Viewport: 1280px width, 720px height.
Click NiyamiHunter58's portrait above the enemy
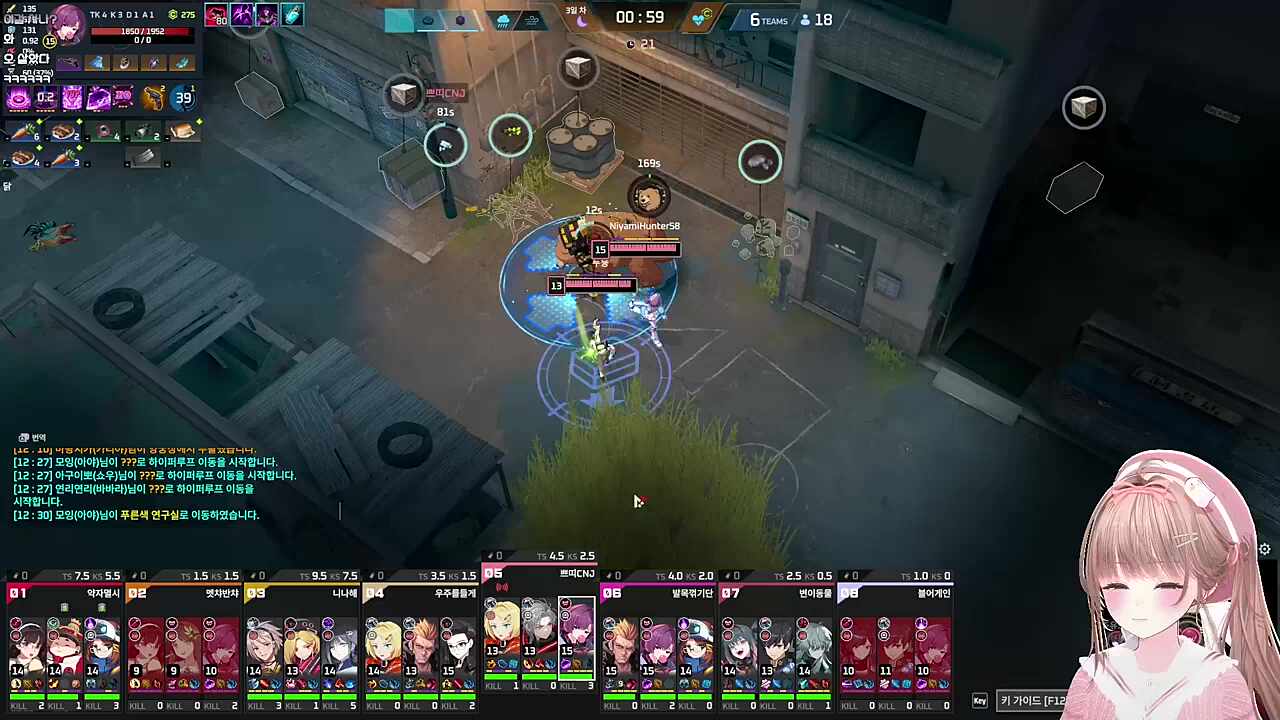(x=648, y=196)
